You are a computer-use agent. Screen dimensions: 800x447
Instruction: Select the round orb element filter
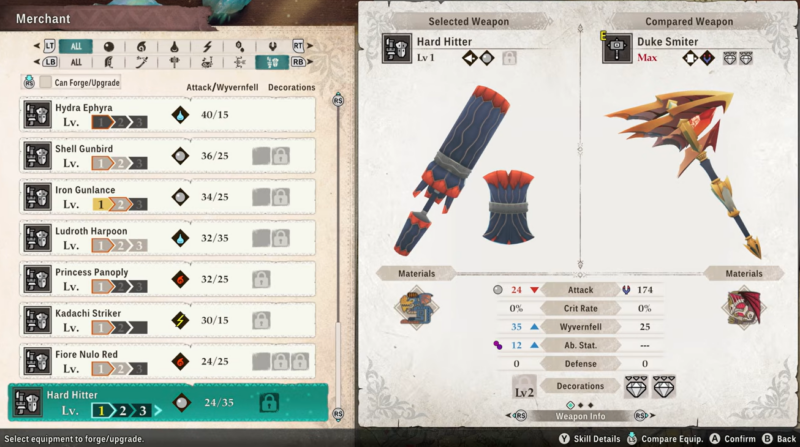(x=108, y=46)
